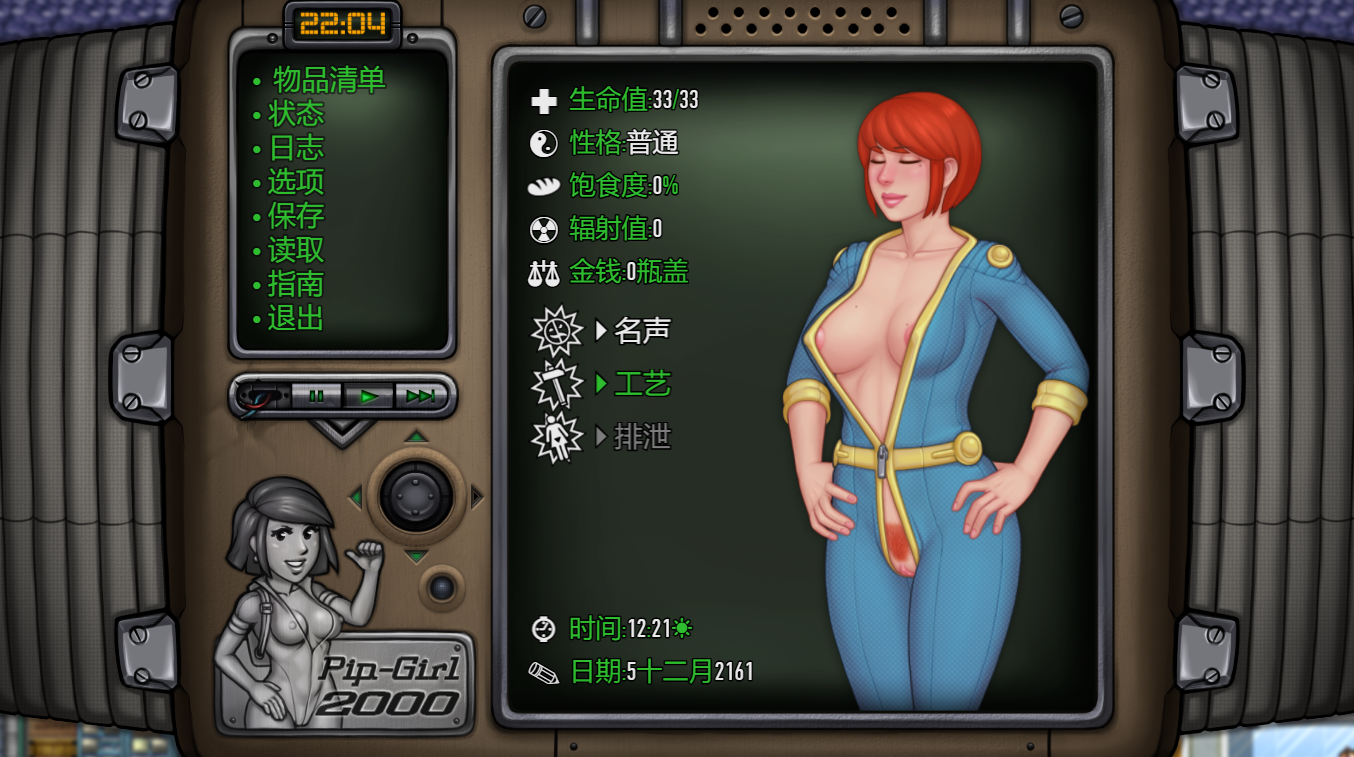This screenshot has height=757, width=1354.
Task: Click the fast-forward button
Action: pyautogui.click(x=420, y=396)
